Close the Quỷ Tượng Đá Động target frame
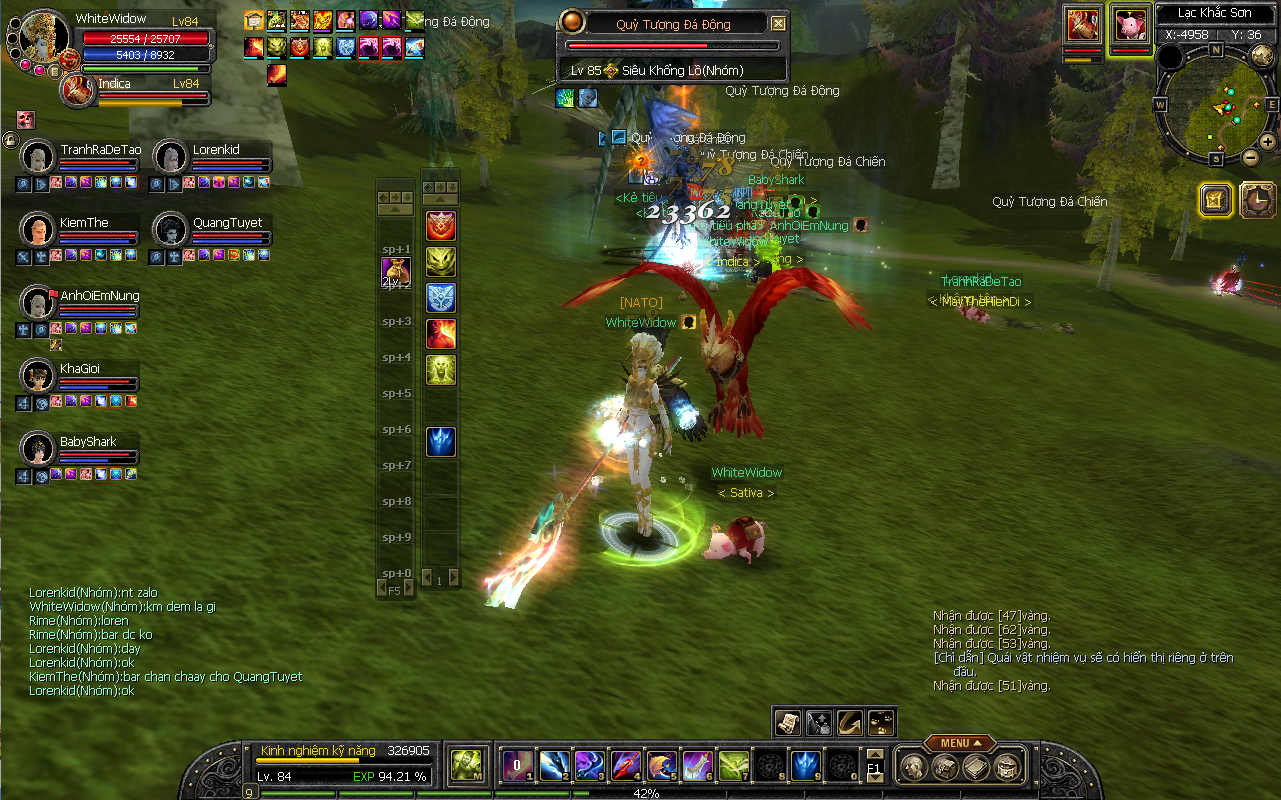The height and width of the screenshot is (800, 1281). (x=779, y=24)
